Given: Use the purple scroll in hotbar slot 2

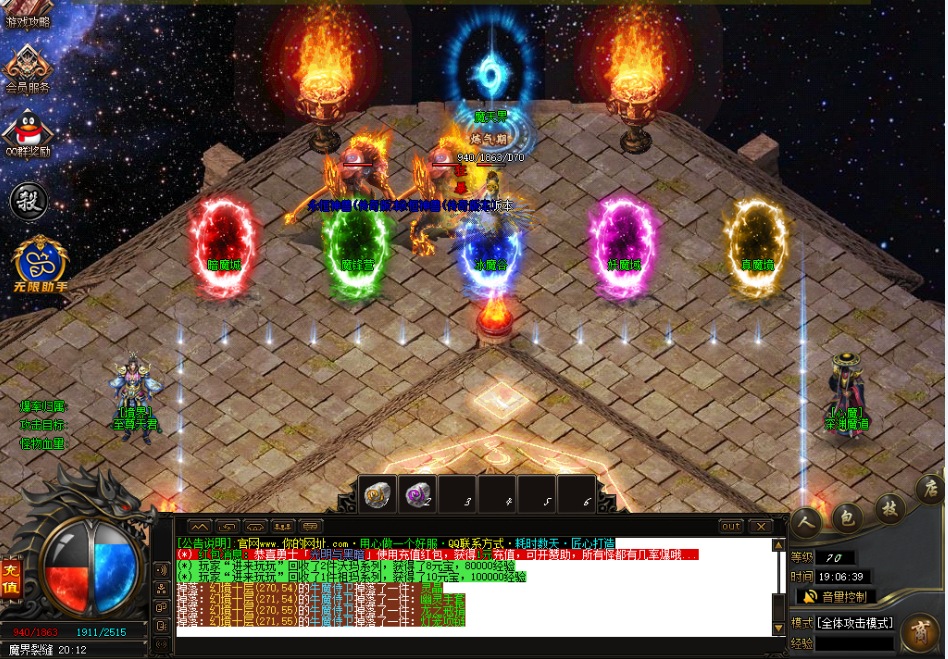Looking at the screenshot, I should (x=417, y=494).
